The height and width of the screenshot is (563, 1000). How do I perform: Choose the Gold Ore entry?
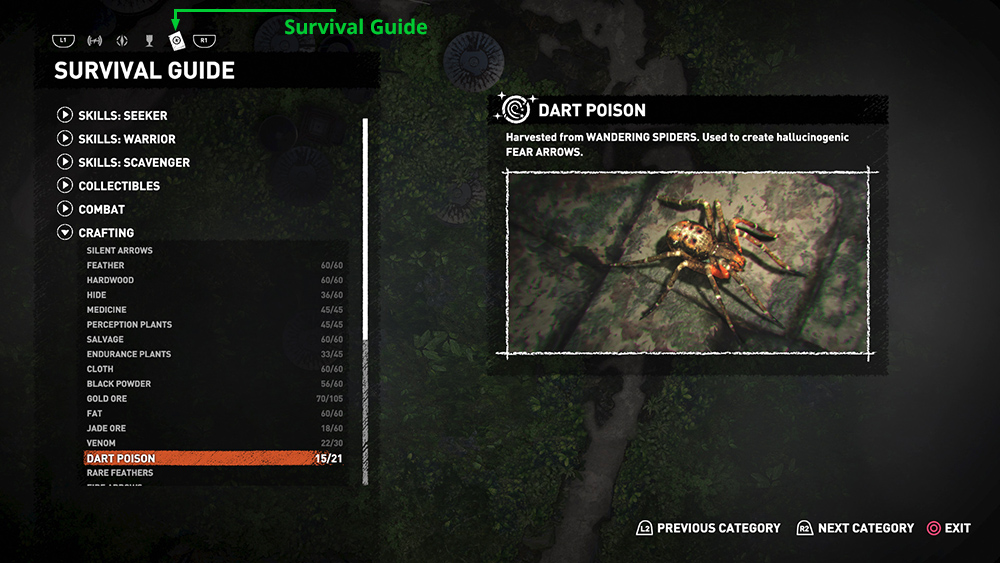pos(107,399)
